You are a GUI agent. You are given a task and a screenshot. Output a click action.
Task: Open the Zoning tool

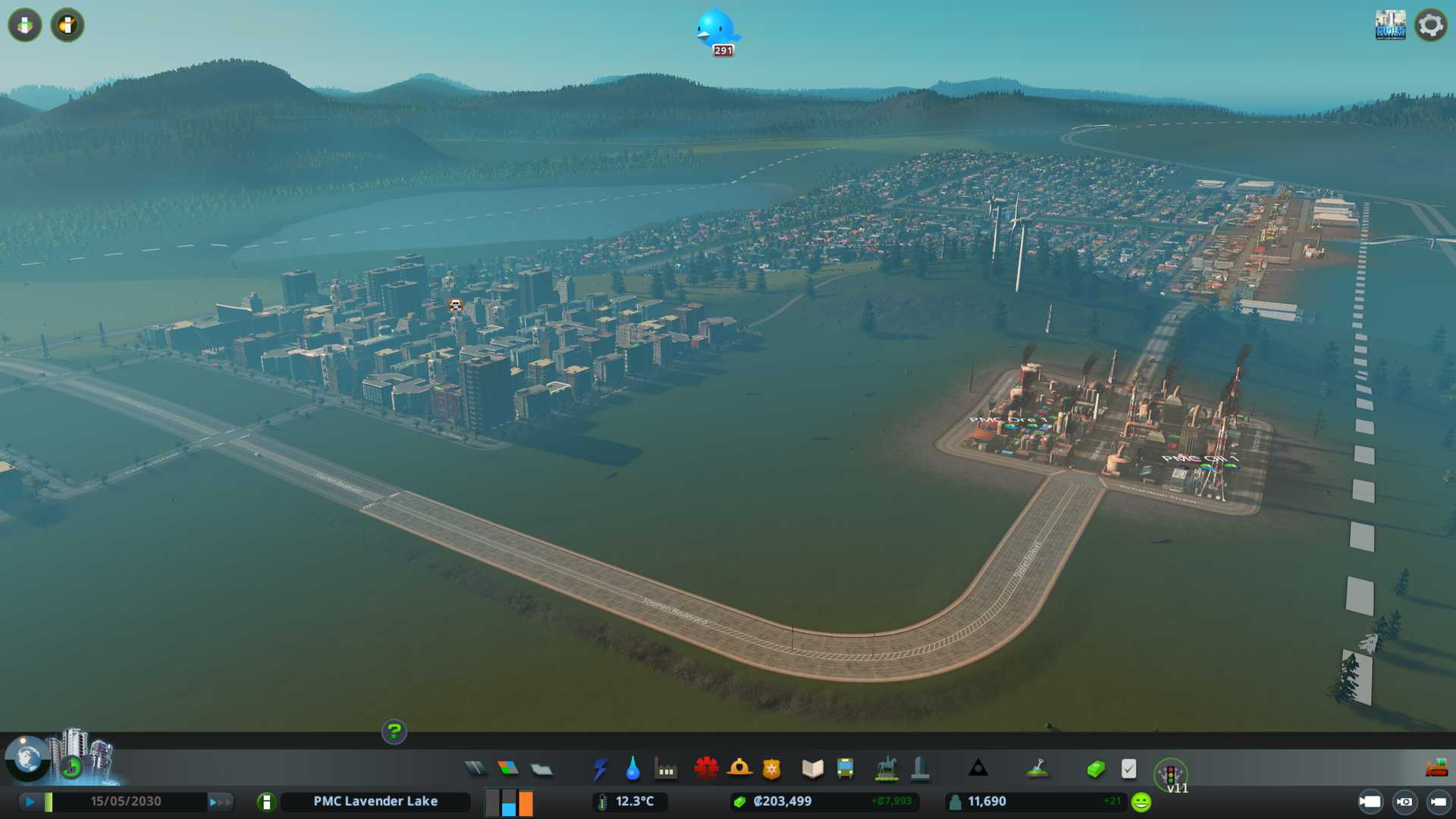[x=508, y=769]
